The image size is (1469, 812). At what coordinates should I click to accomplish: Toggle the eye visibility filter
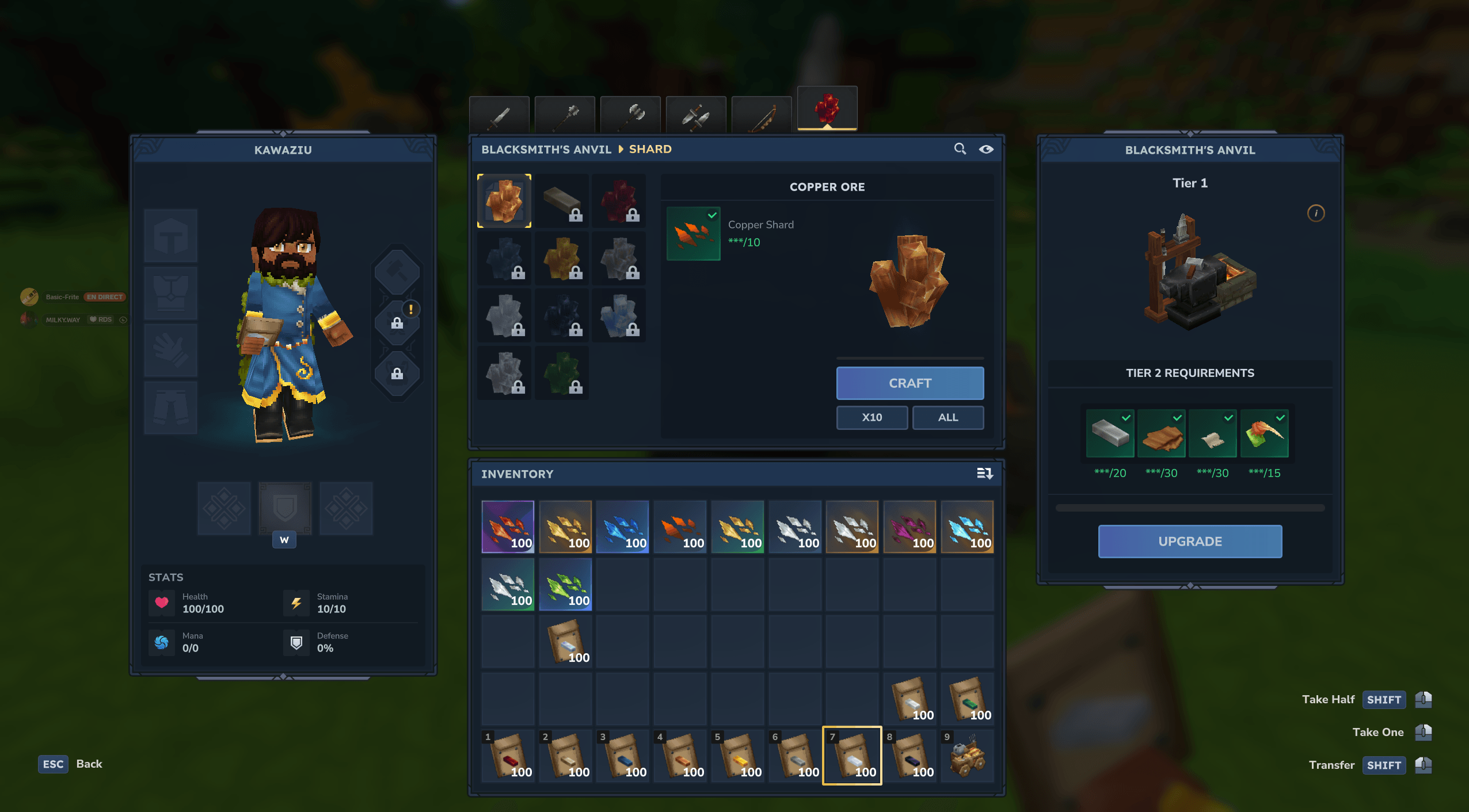pyautogui.click(x=985, y=149)
